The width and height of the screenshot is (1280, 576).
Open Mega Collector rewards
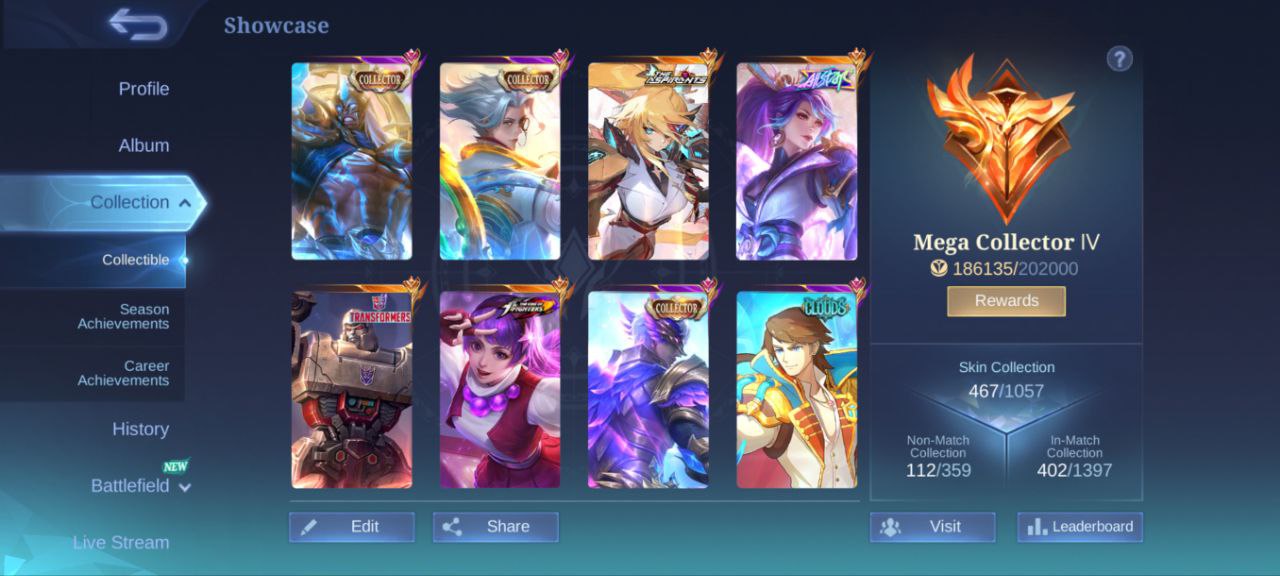1006,301
